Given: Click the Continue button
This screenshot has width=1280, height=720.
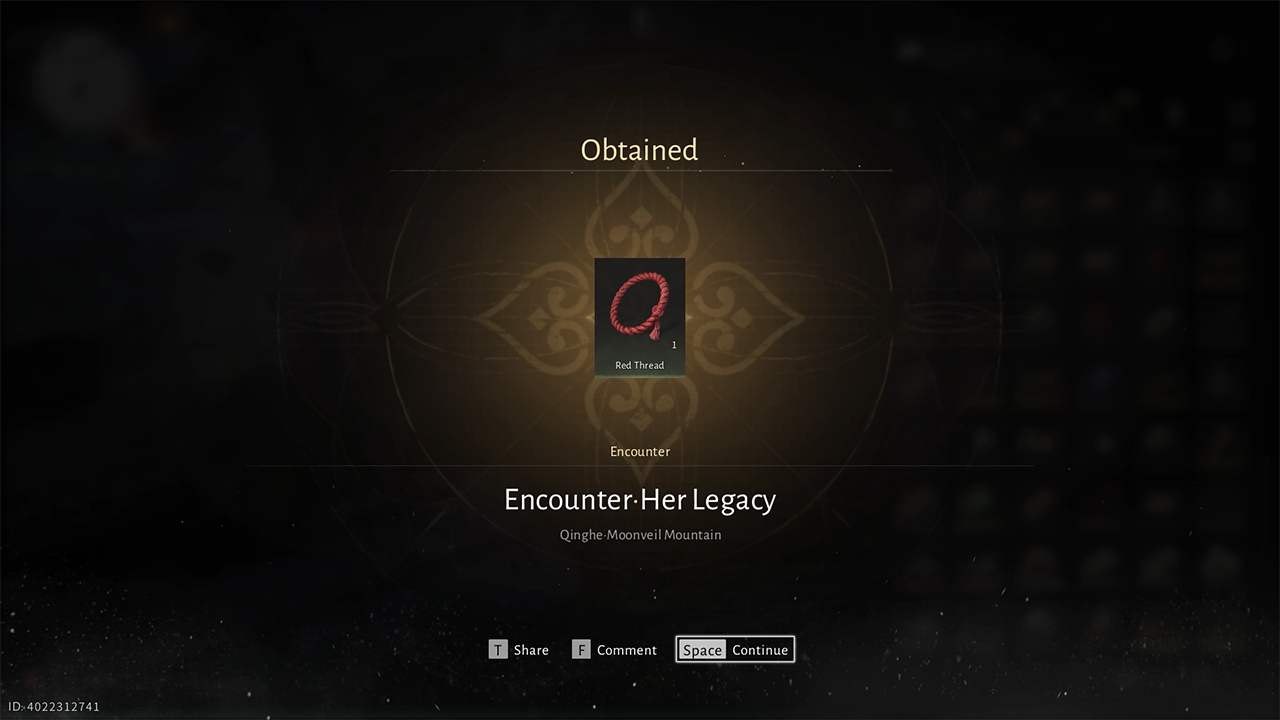Looking at the screenshot, I should 760,649.
